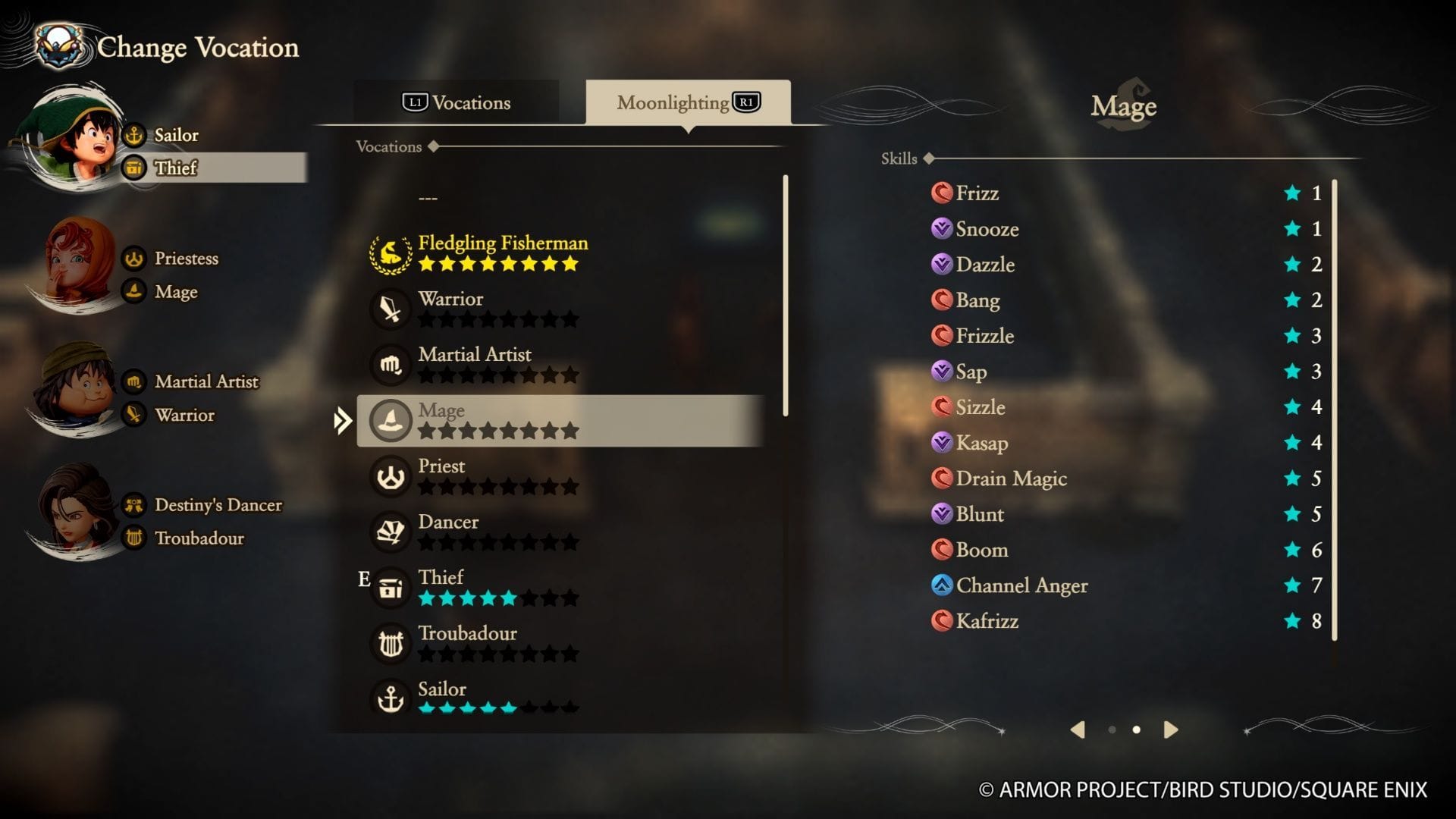Click the Snooze spell icon
Viewport: 1456px width, 819px height.
click(x=940, y=229)
